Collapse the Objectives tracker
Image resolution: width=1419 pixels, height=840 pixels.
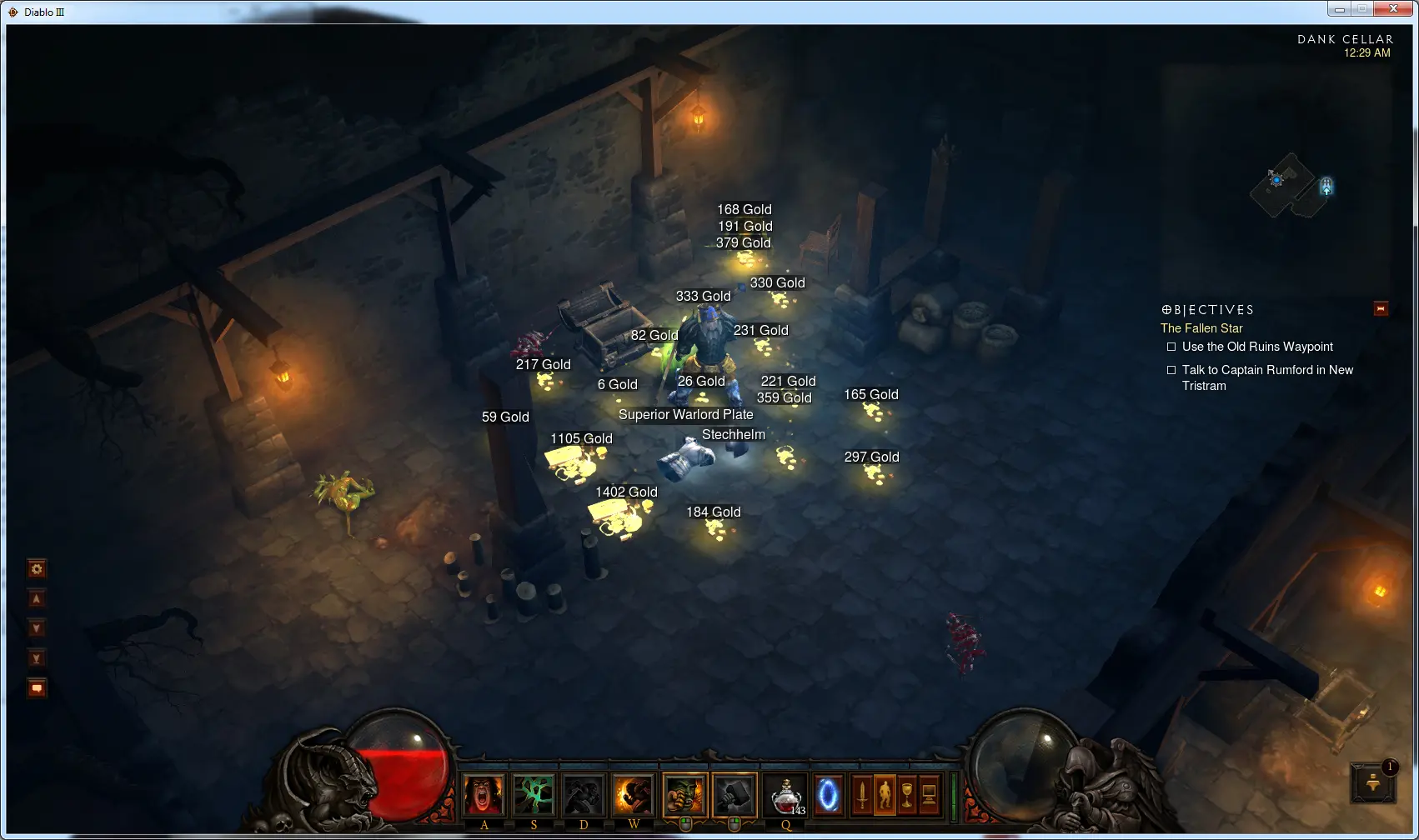(1381, 309)
